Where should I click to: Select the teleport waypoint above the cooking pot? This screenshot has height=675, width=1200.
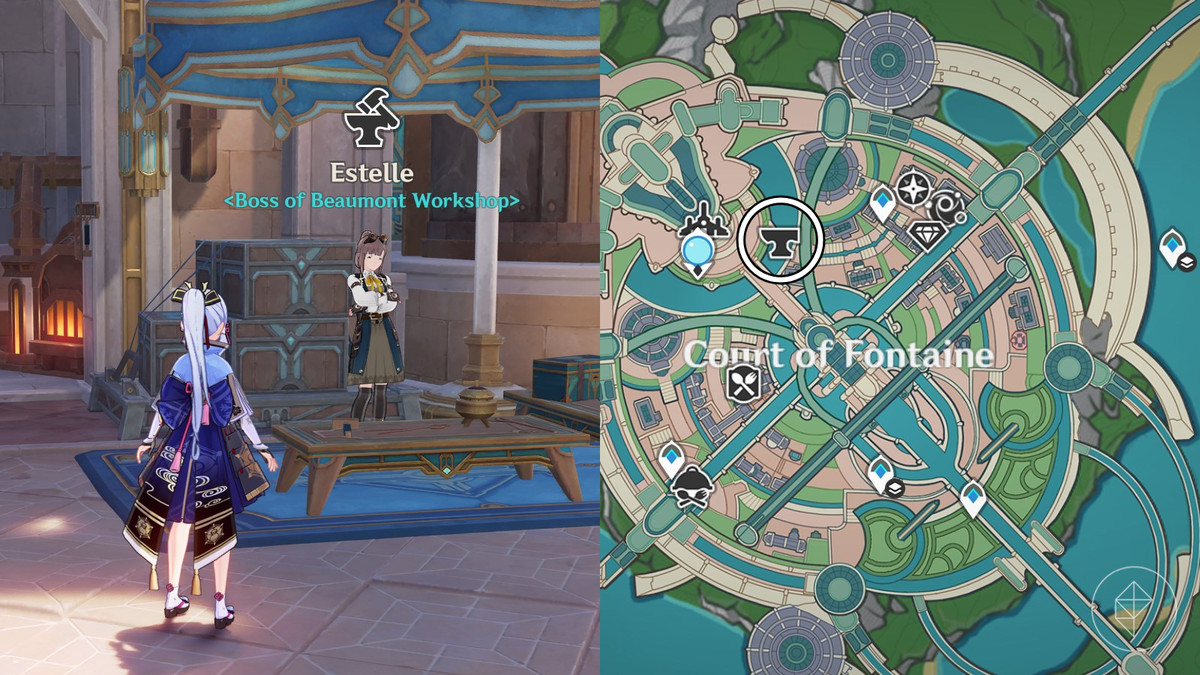(x=671, y=458)
